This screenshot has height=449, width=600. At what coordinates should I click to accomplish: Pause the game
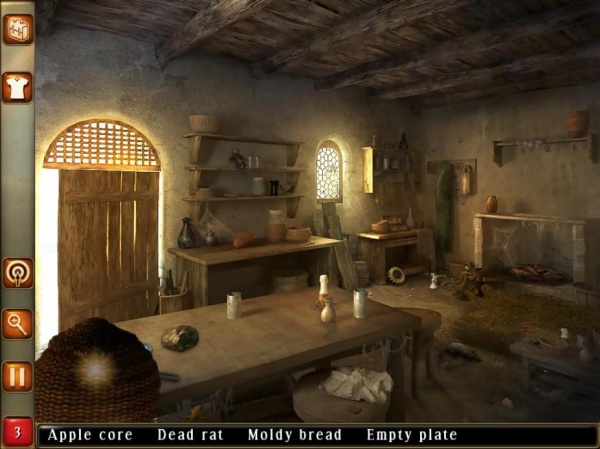(x=18, y=376)
